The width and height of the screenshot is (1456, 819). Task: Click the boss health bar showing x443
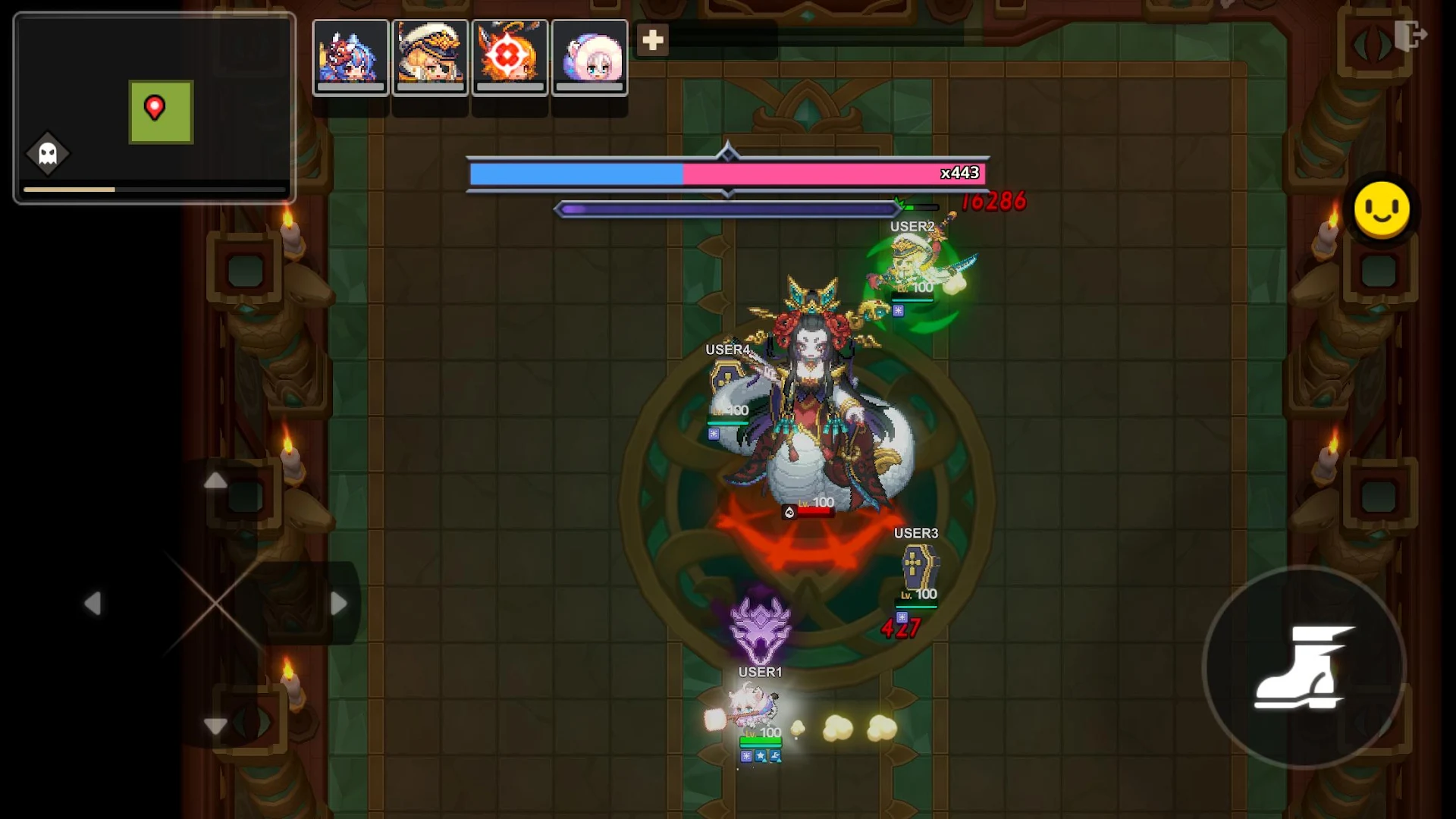[x=728, y=174]
